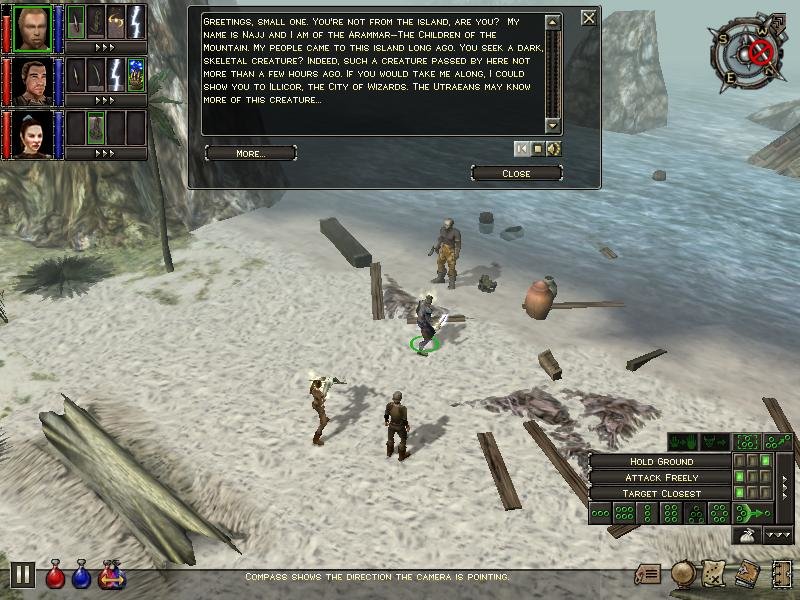The height and width of the screenshot is (600, 800).
Task: Select the bearded blond party member portrait
Action: 31,26
